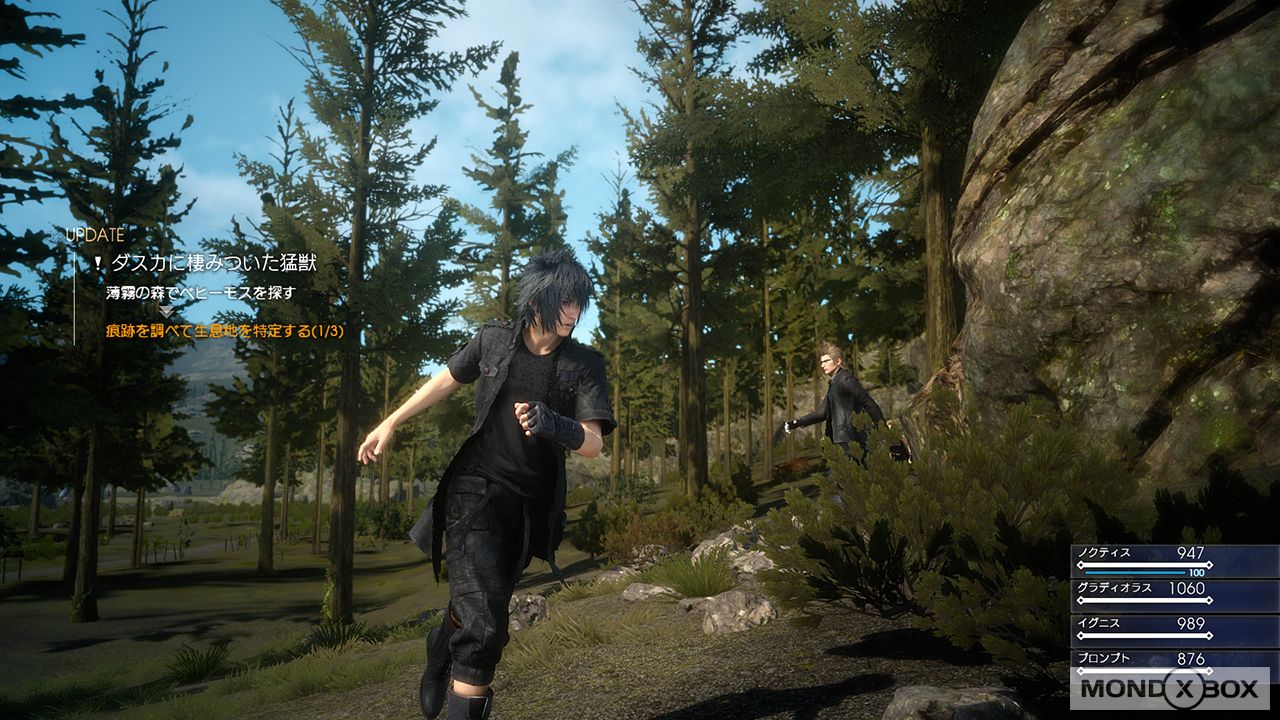Click the MondoXbox watermark logo
Image resolution: width=1280 pixels, height=720 pixels.
(x=1169, y=690)
